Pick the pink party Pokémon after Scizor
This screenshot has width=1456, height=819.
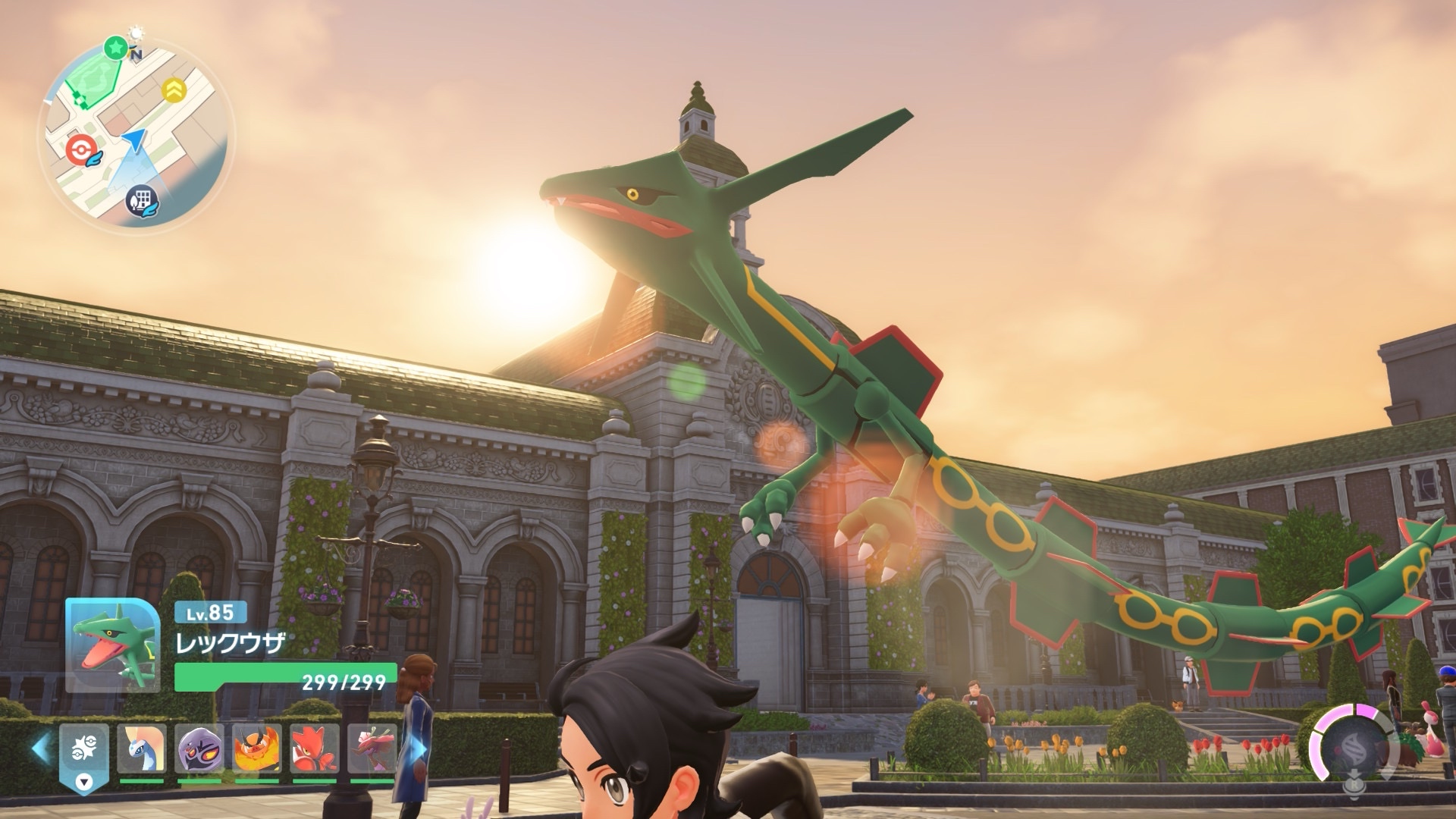pos(372,749)
